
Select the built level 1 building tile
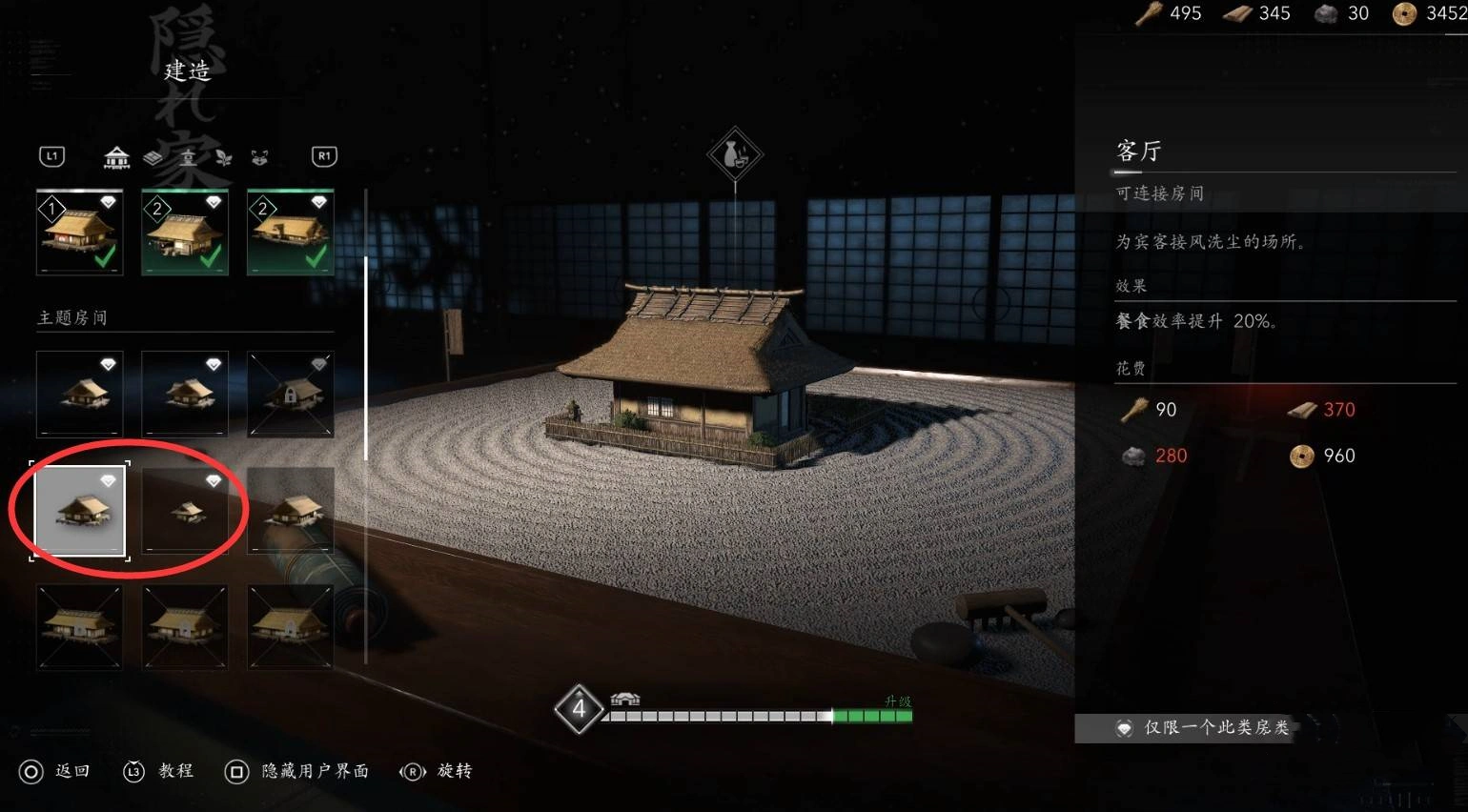coord(80,233)
